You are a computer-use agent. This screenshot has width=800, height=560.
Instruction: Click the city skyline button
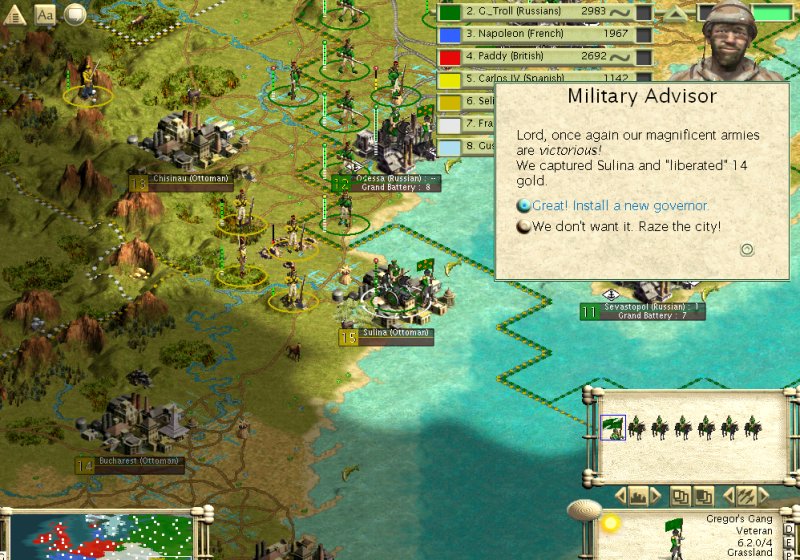[637, 495]
